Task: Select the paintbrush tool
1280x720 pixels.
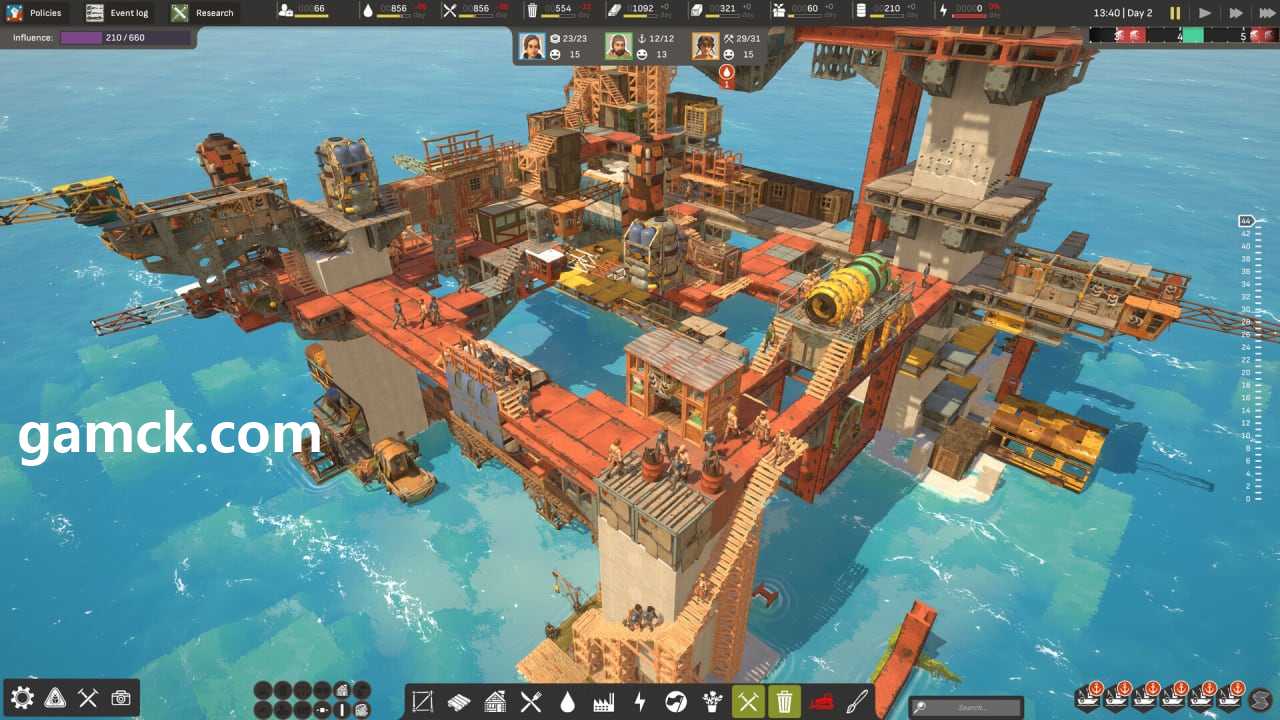Action: coord(857,702)
